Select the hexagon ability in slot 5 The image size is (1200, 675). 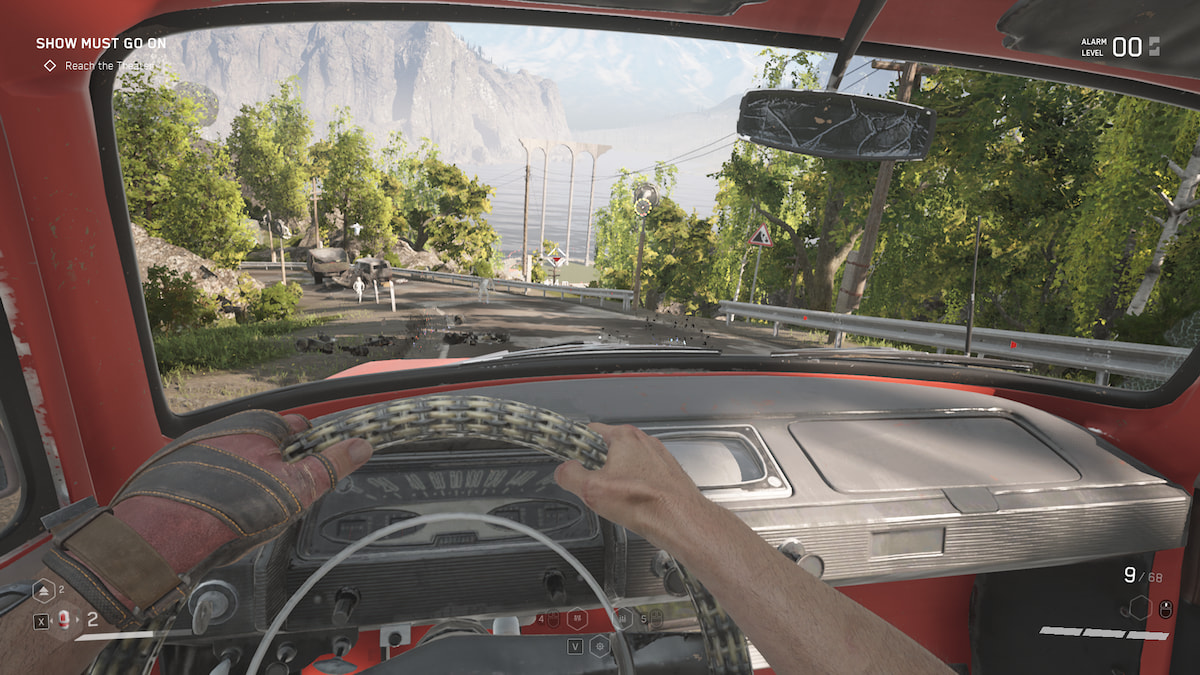pos(624,618)
